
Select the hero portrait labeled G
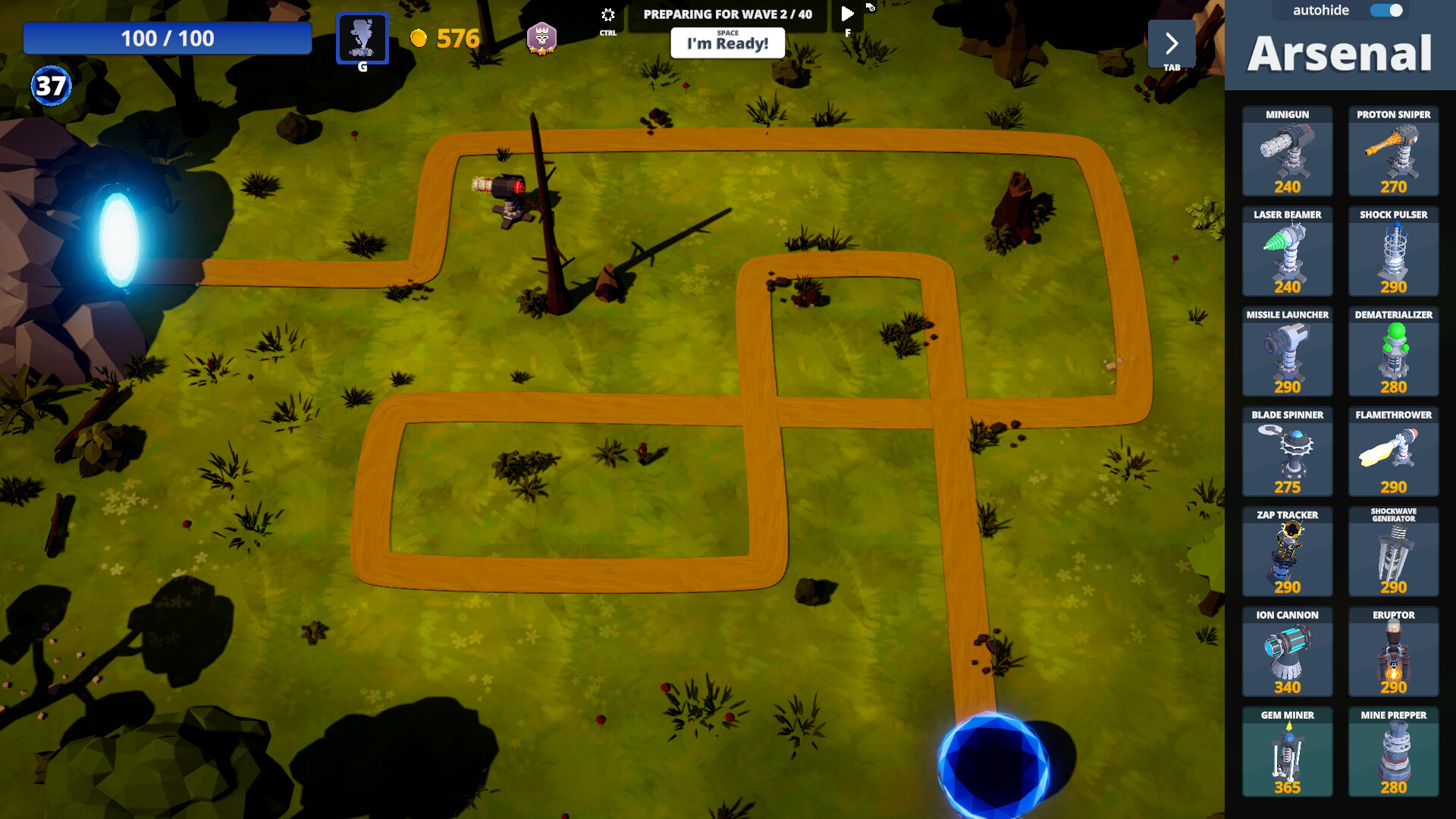(x=362, y=38)
